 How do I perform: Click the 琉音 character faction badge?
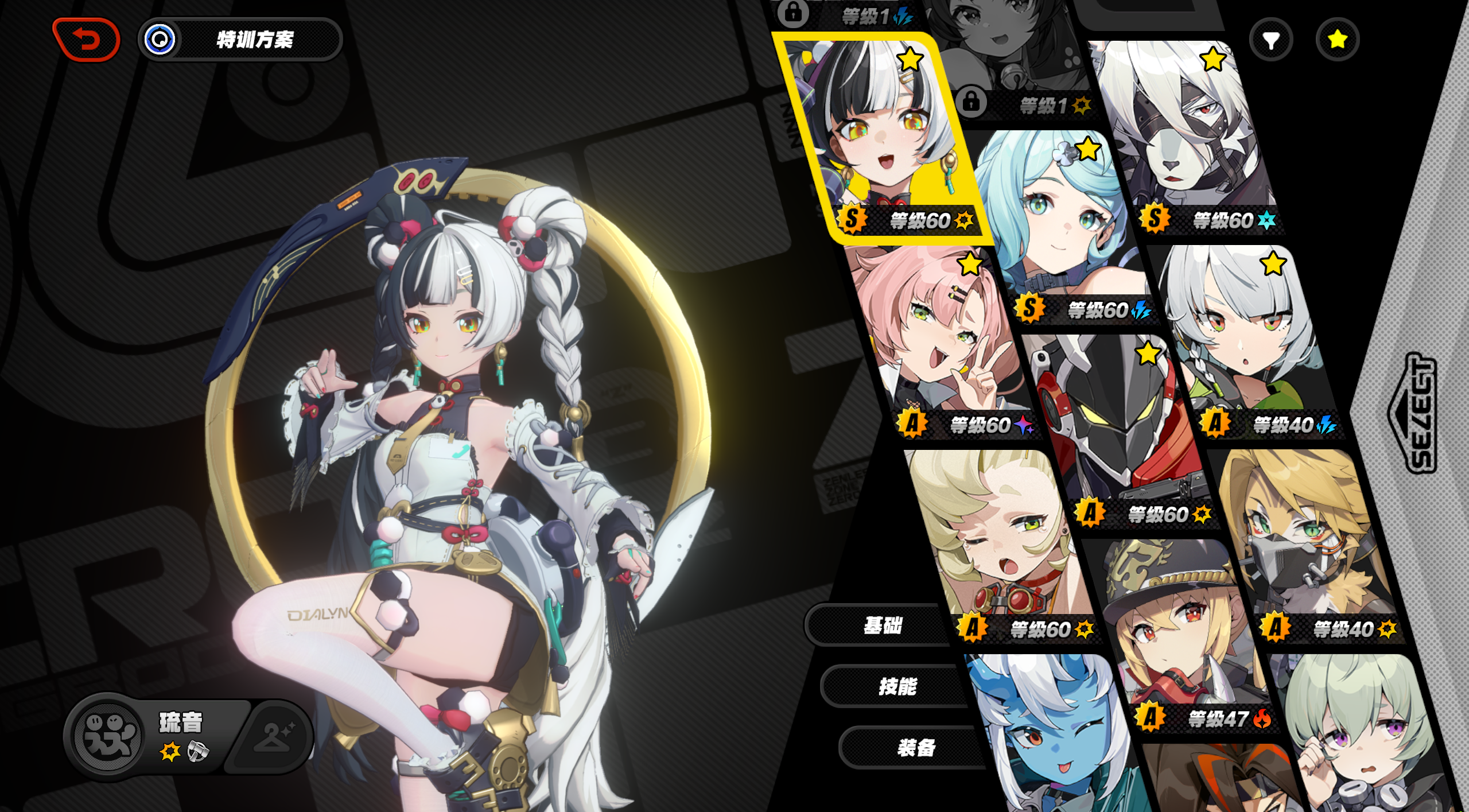pos(108,736)
